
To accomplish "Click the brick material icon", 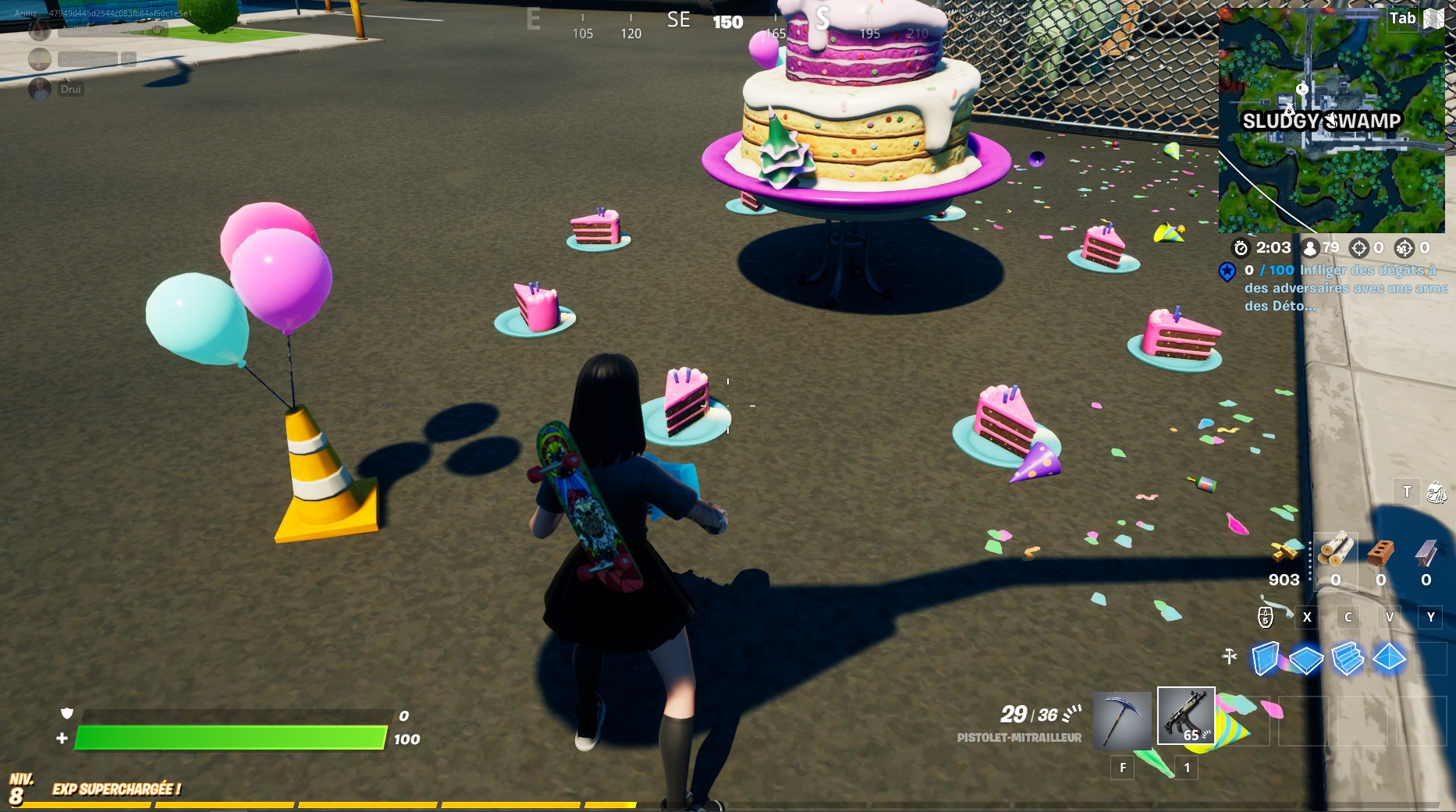I will (x=1381, y=554).
